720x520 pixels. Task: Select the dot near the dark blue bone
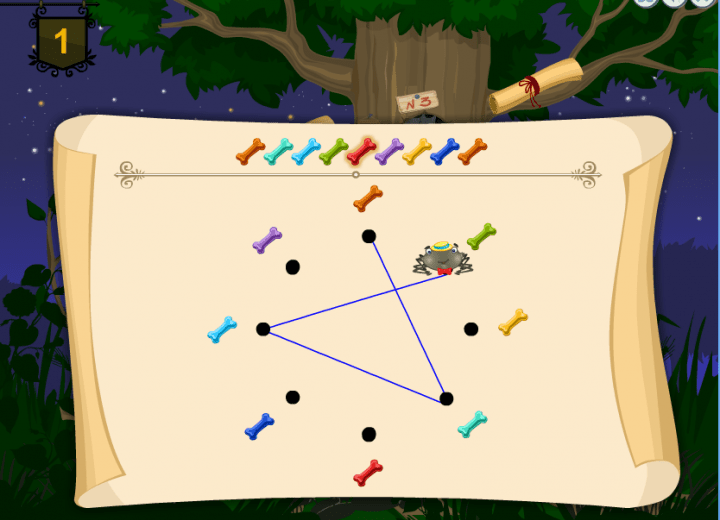[293, 397]
